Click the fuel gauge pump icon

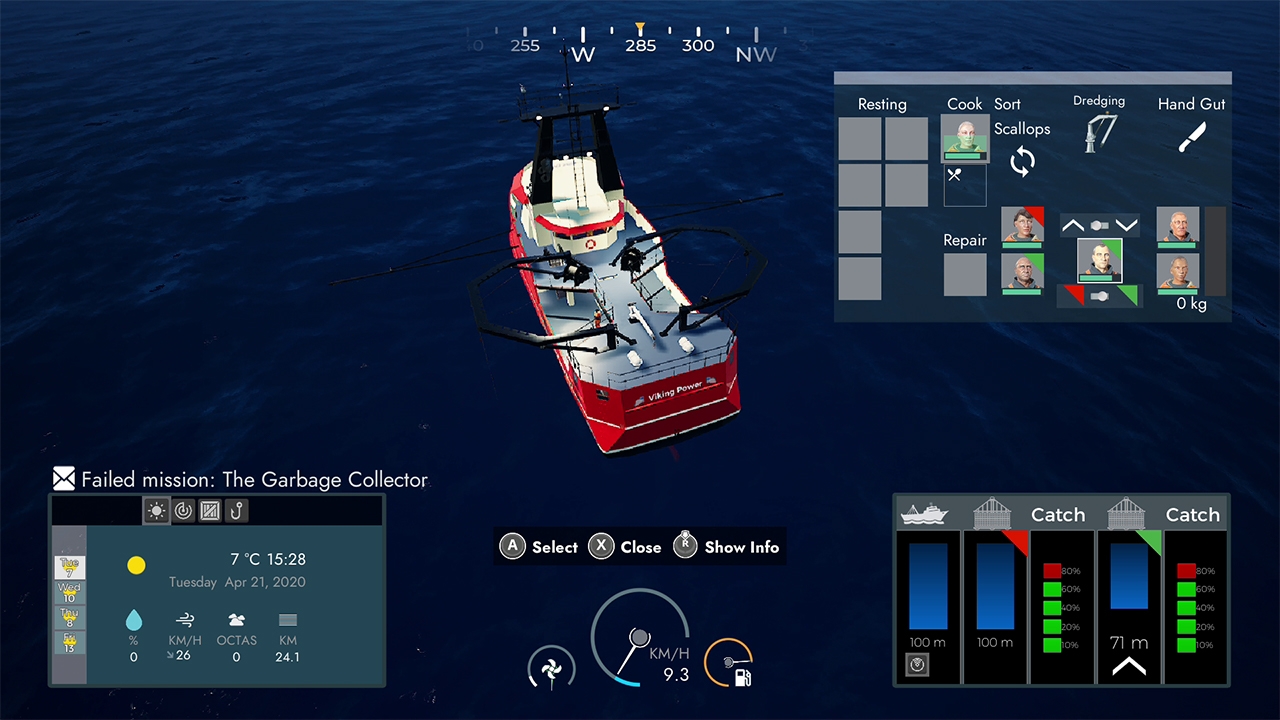744,676
